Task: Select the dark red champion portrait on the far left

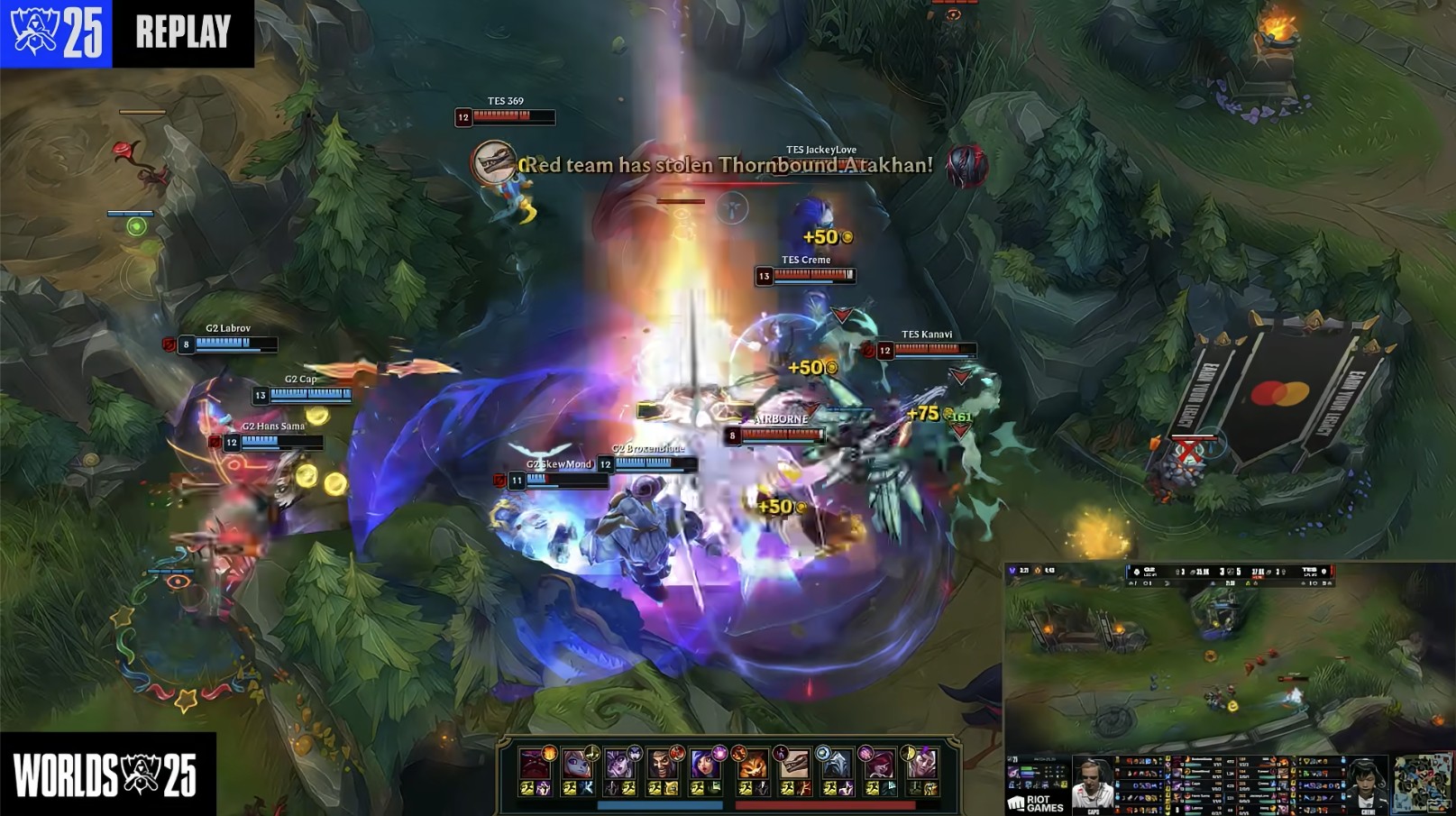Action: 534,765
